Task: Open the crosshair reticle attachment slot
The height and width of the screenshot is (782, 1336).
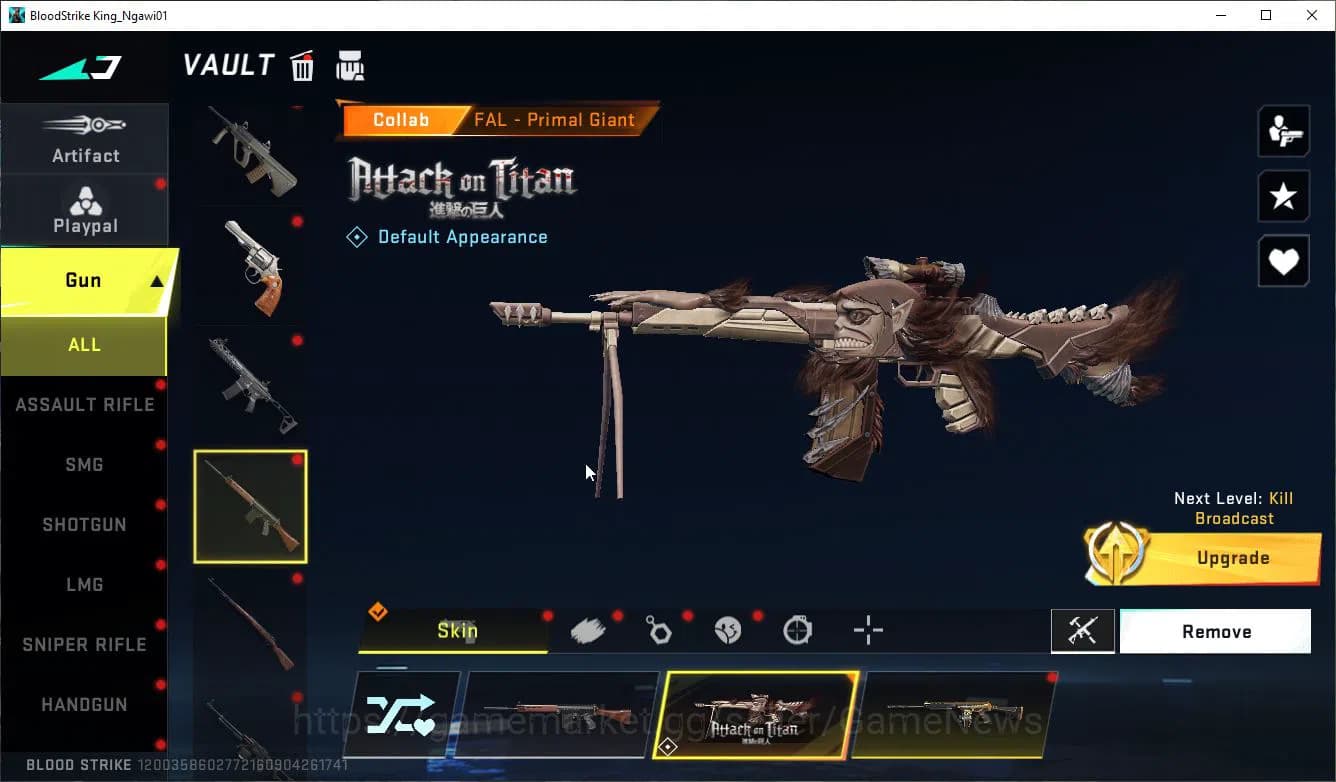Action: click(867, 630)
